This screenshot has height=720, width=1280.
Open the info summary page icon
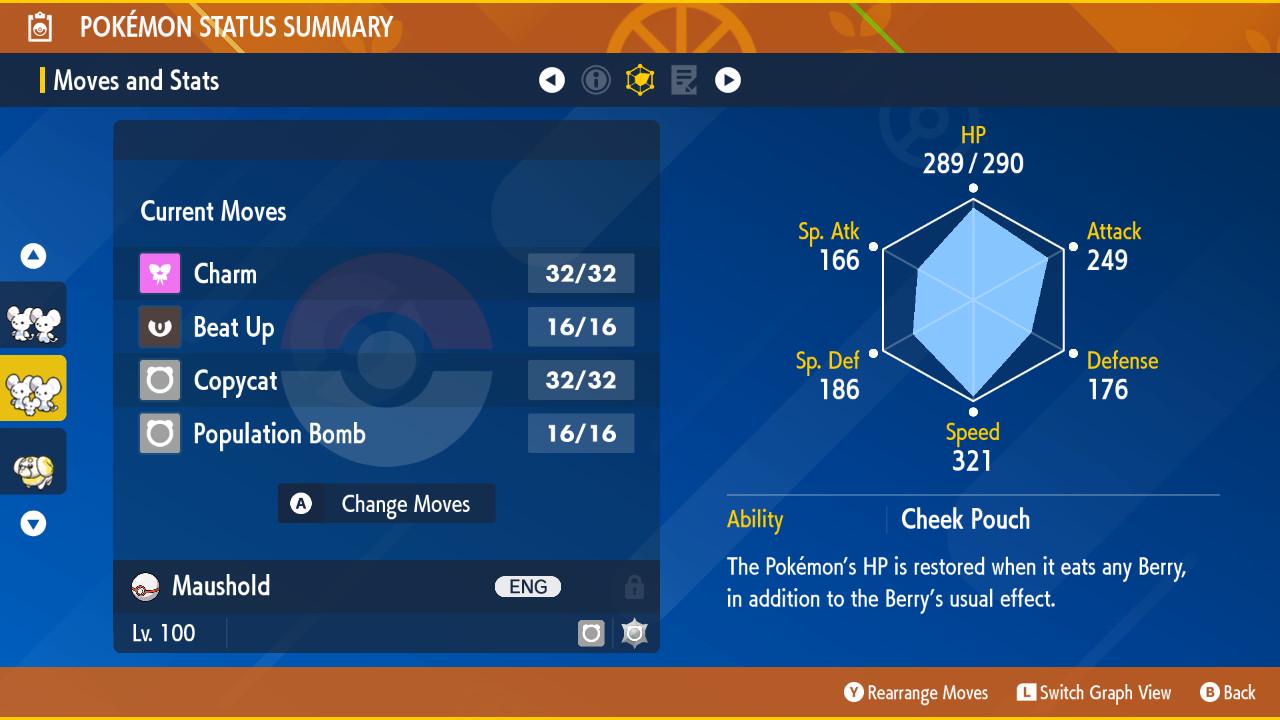tap(597, 80)
